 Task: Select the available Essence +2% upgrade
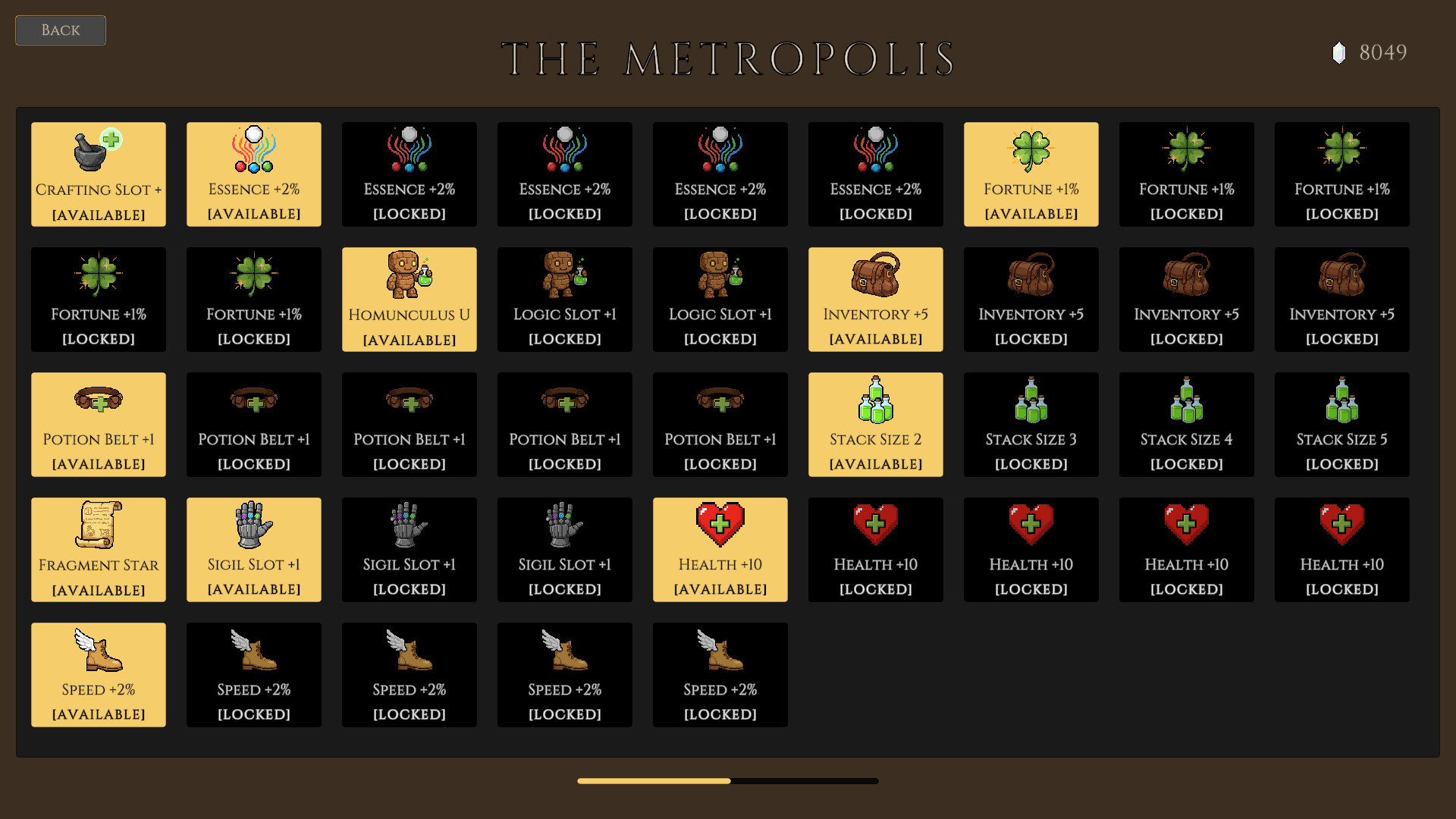click(254, 174)
